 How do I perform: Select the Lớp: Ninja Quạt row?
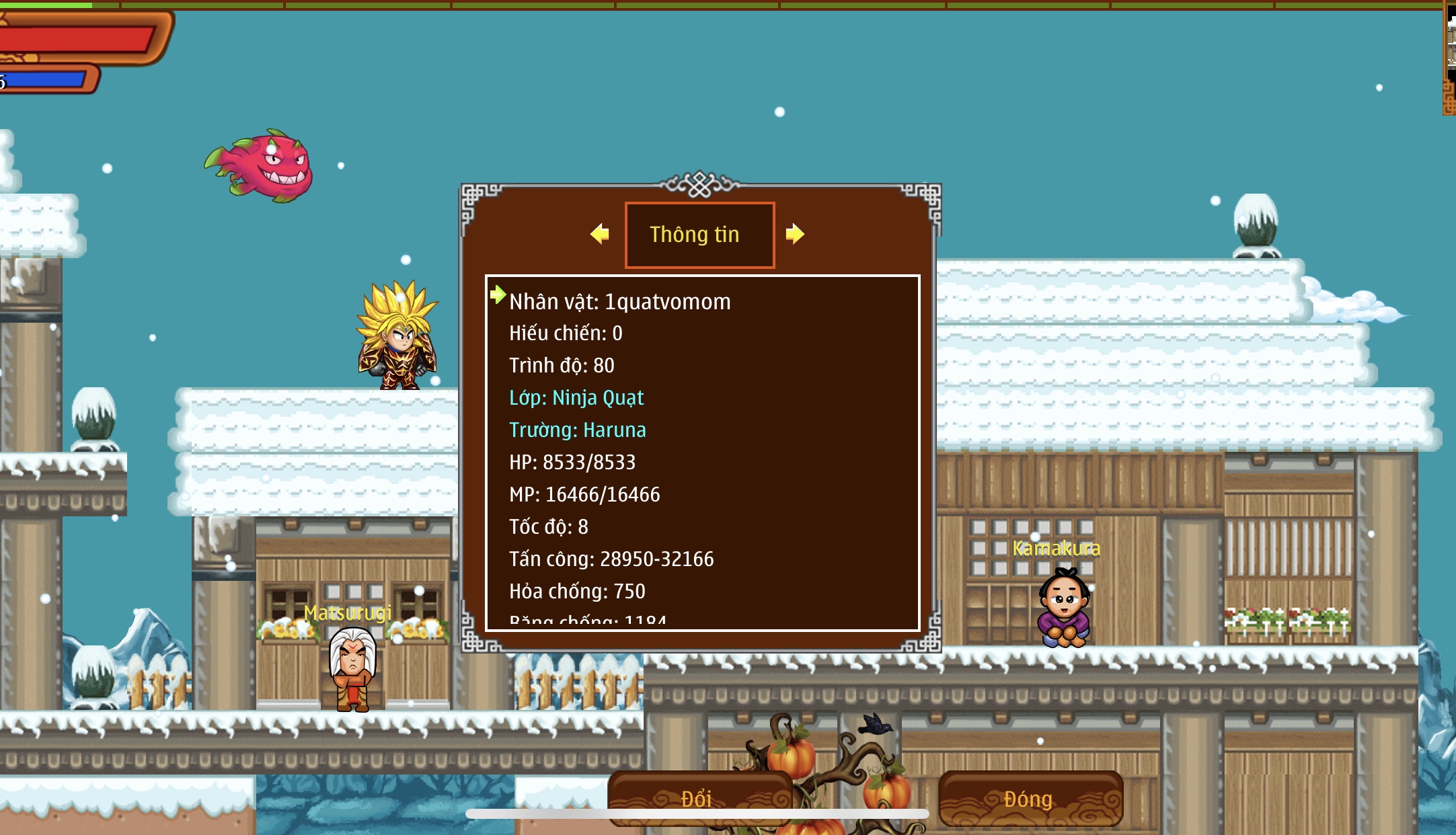click(x=576, y=398)
